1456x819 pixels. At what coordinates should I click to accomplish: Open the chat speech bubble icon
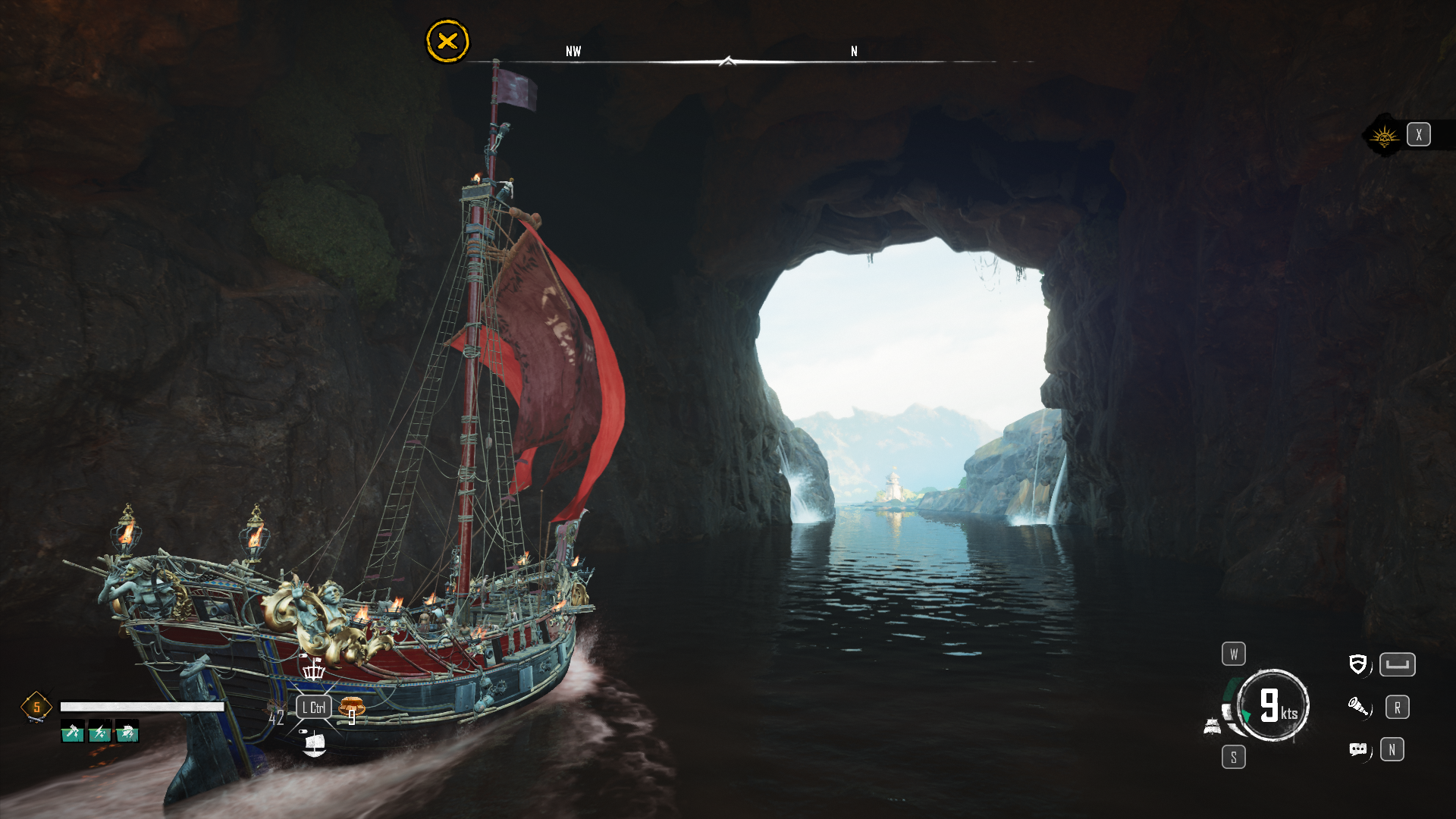point(1357,750)
